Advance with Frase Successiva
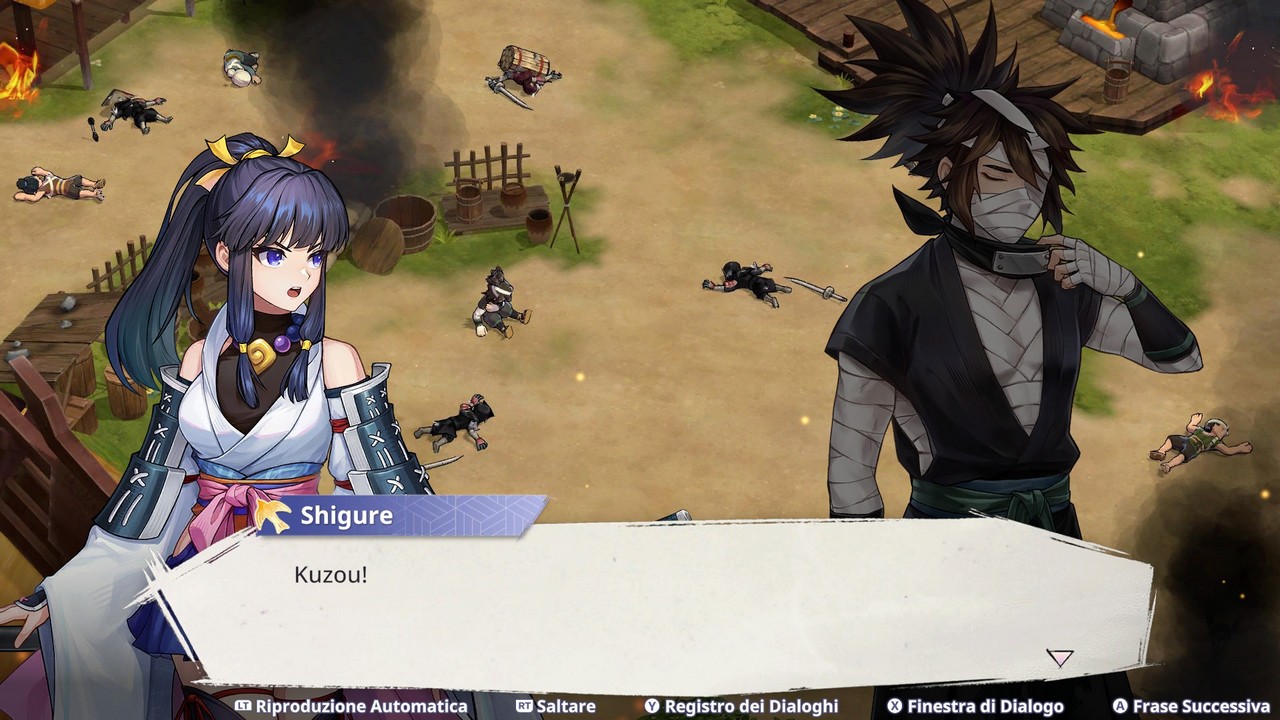This screenshot has width=1280, height=720. (x=1191, y=706)
